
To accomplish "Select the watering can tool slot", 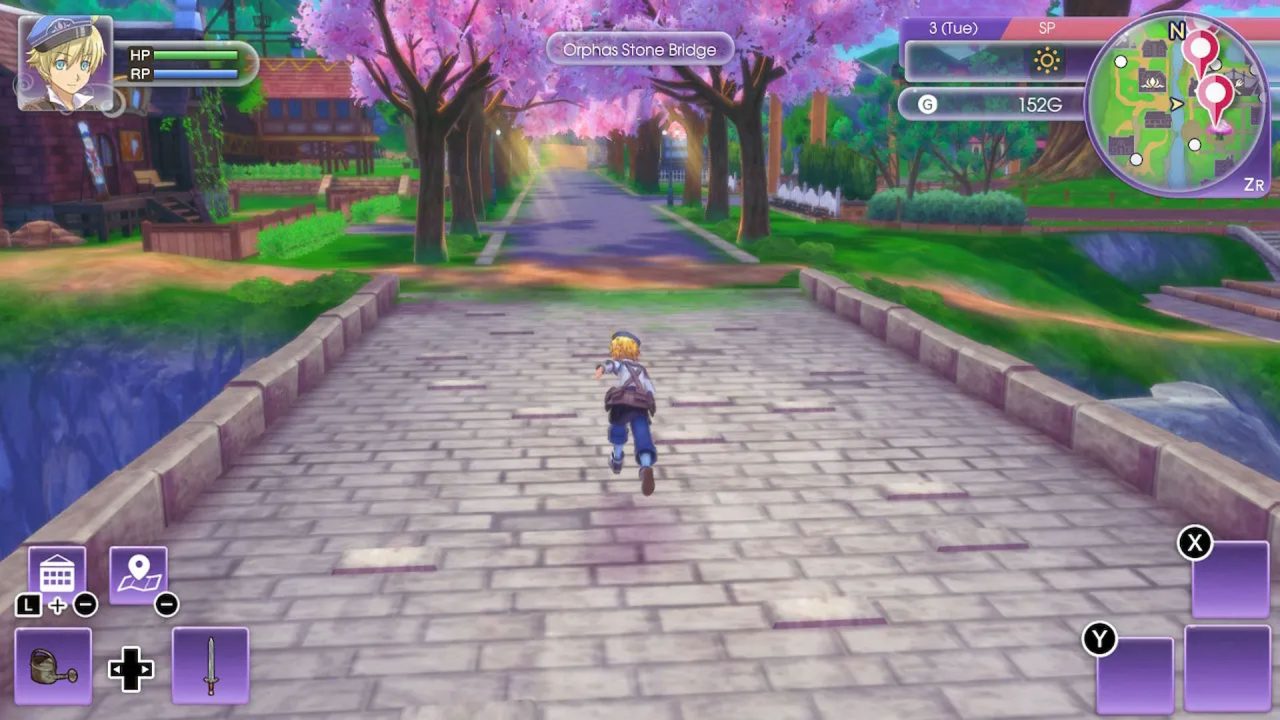I will (53, 665).
